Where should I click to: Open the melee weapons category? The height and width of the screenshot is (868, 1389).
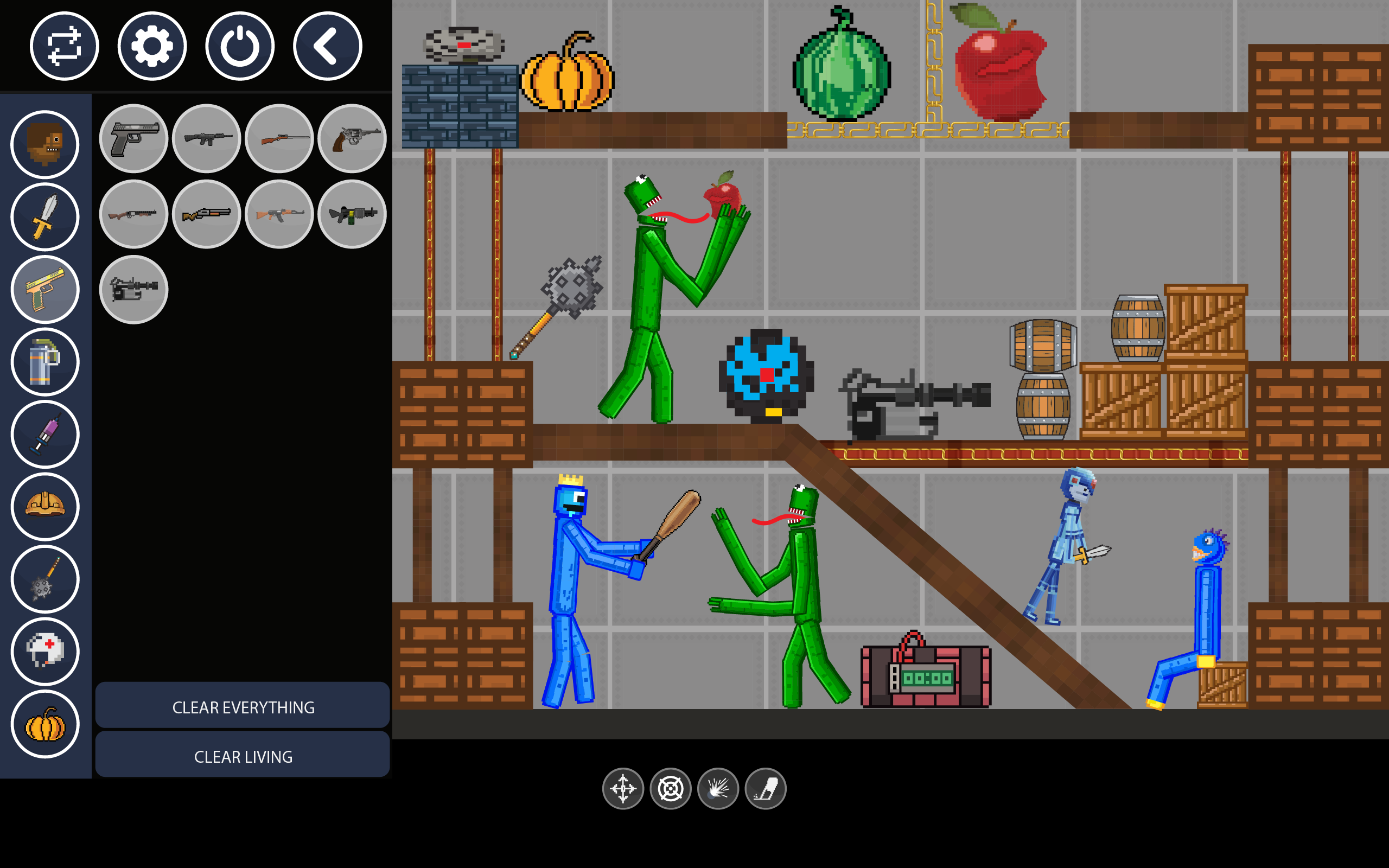pyautogui.click(x=46, y=217)
